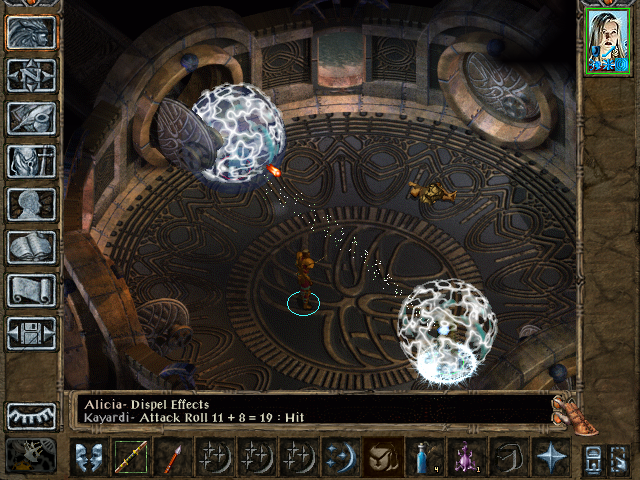Image resolution: width=640 pixels, height=480 pixels.
Task: Click the return to game face button
Action: 32,33
